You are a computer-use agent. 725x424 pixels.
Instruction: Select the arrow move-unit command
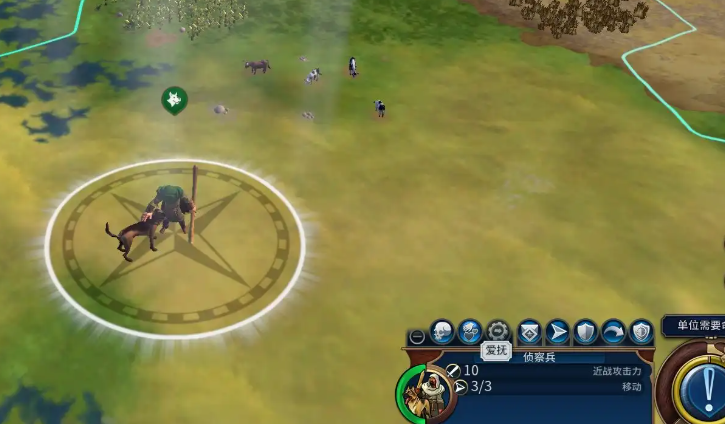click(x=557, y=331)
